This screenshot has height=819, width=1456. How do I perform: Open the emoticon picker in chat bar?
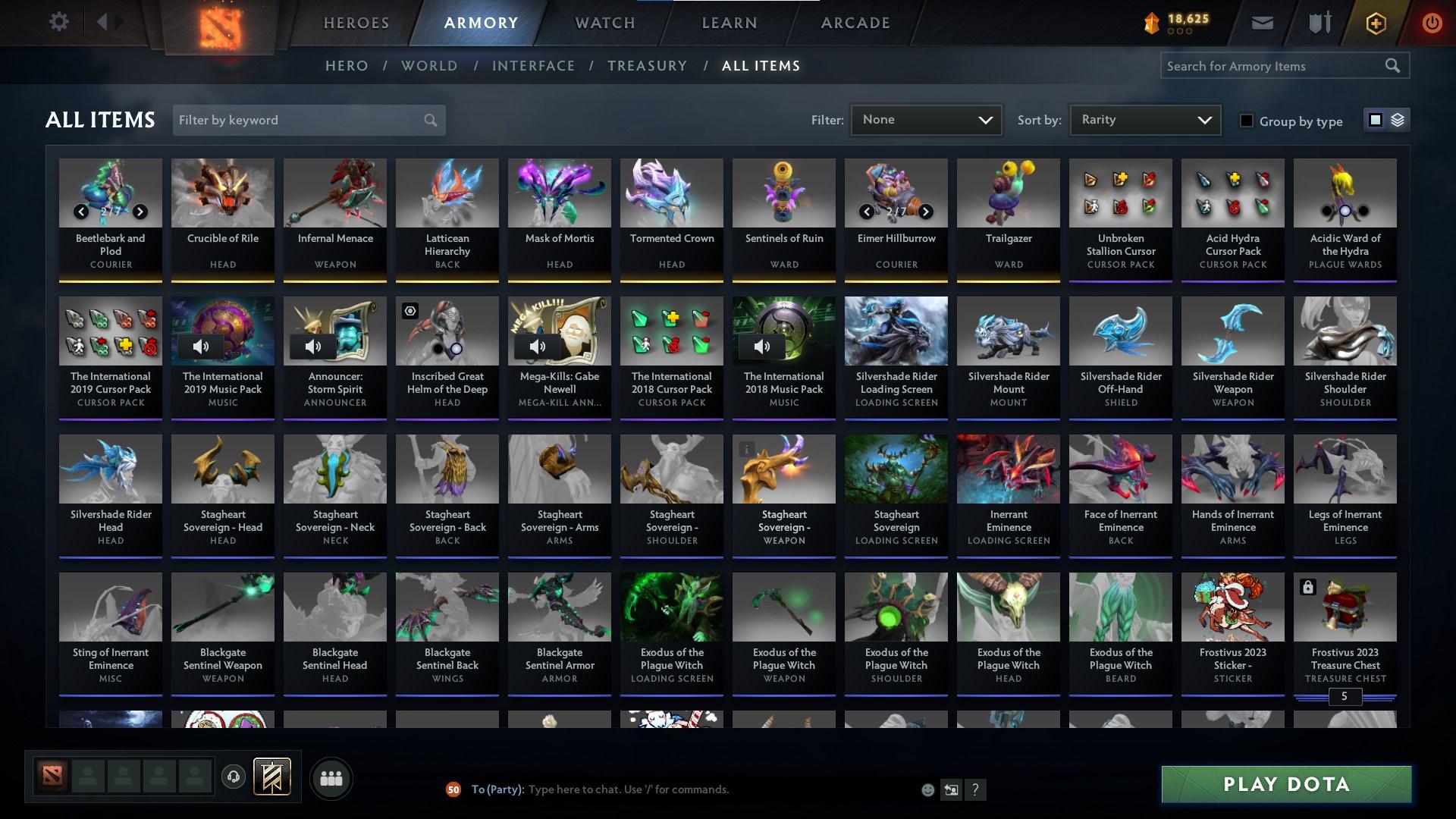click(x=927, y=789)
